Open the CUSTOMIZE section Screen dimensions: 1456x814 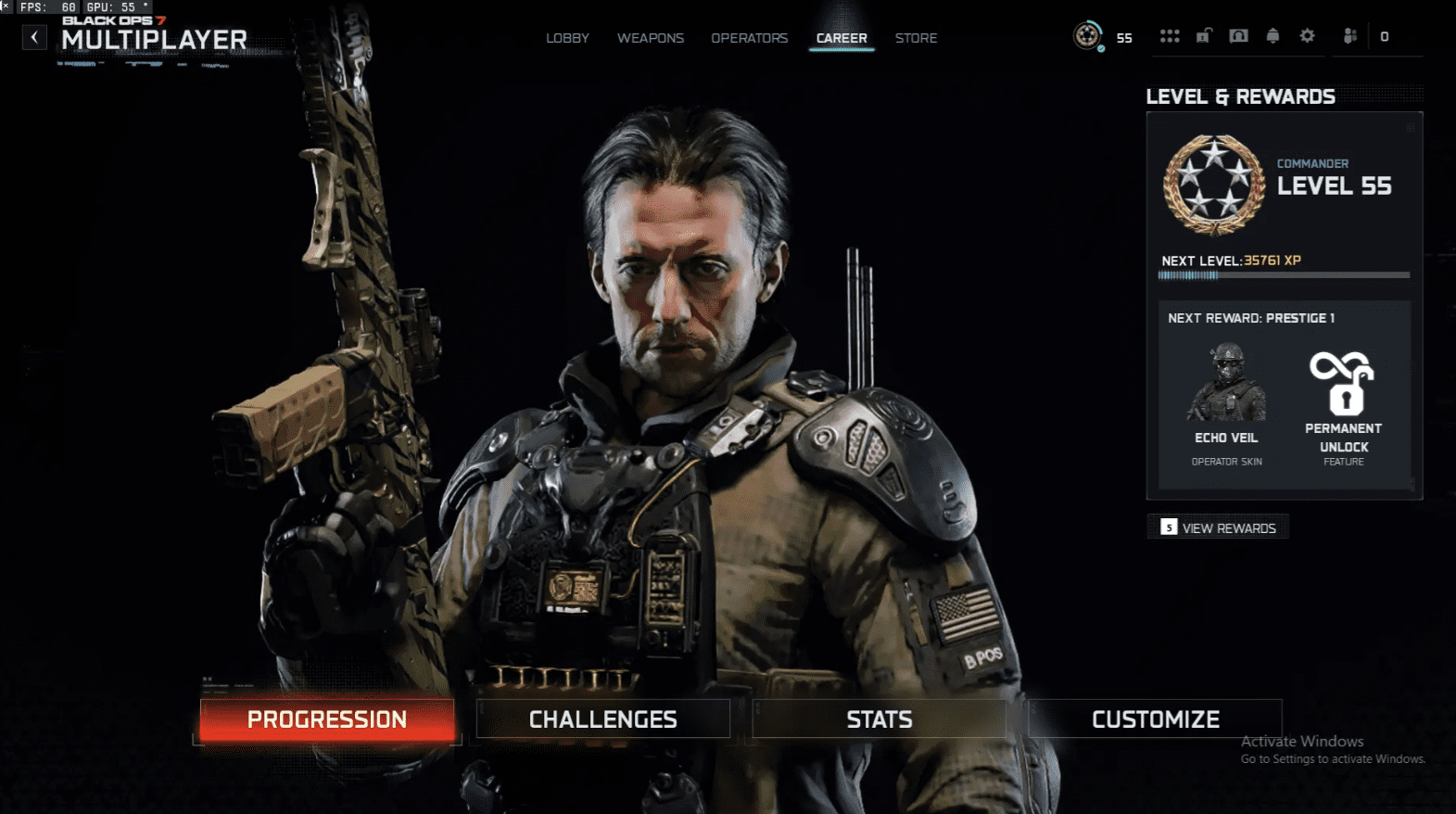click(x=1155, y=719)
